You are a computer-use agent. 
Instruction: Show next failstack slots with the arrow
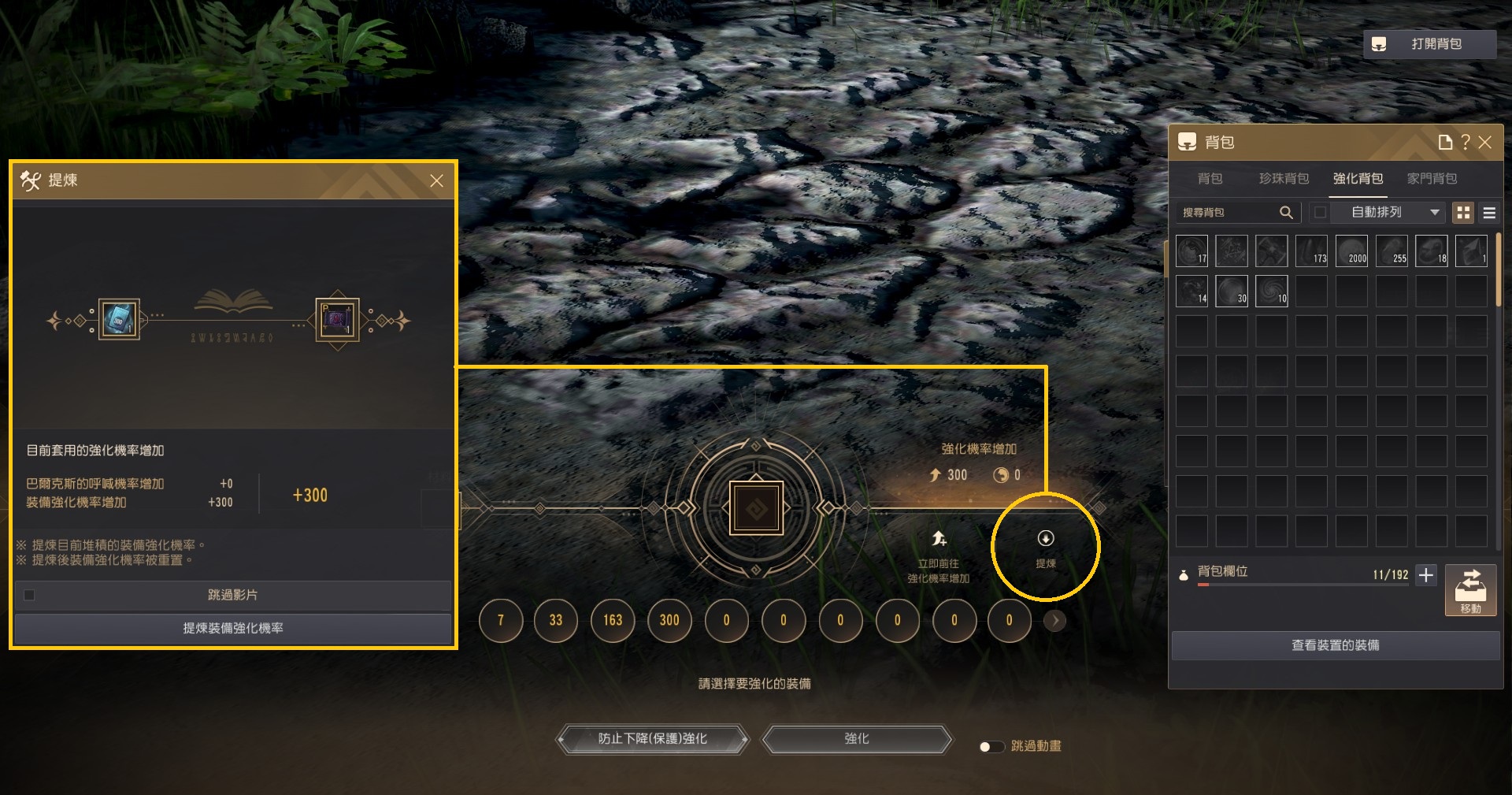[1055, 621]
